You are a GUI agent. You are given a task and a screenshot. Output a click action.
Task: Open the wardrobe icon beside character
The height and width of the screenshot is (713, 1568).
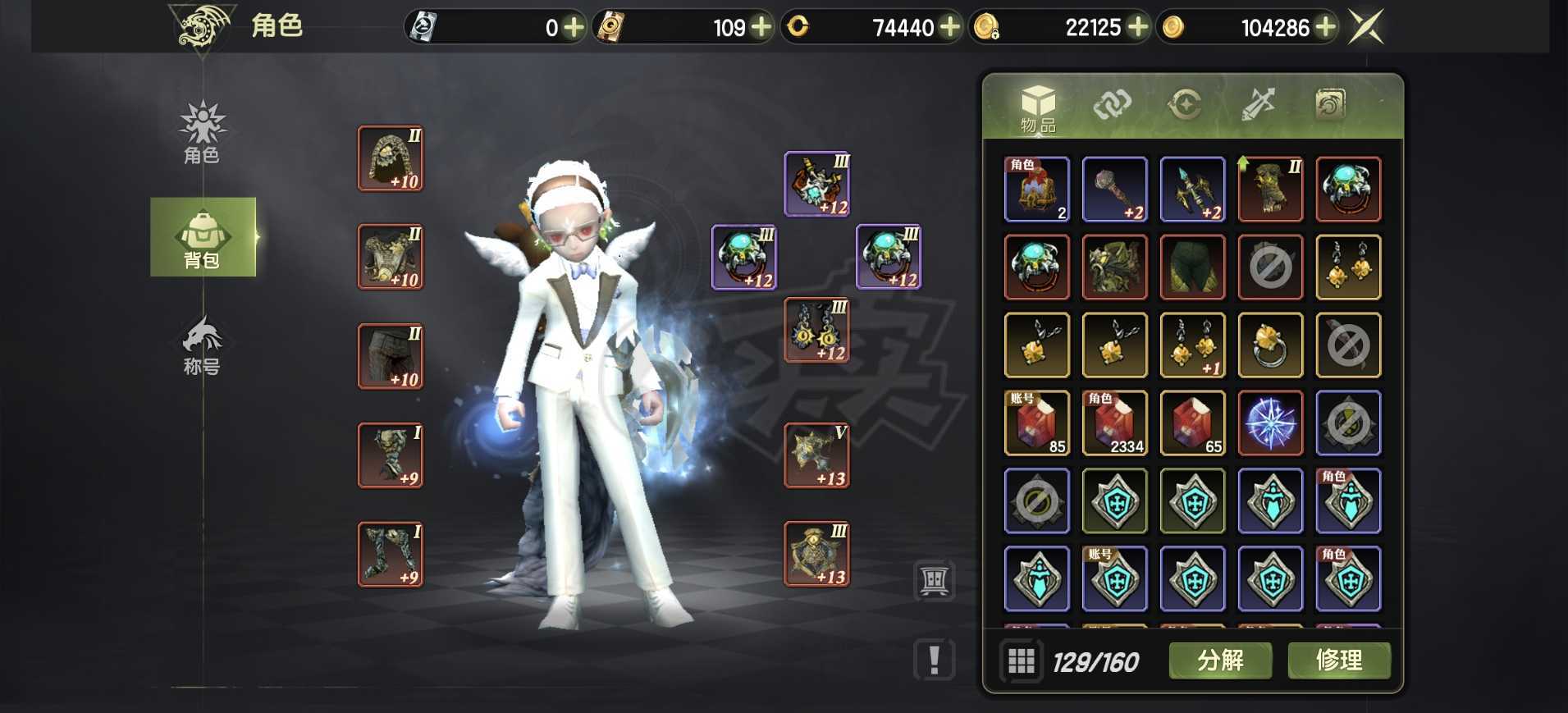point(935,581)
